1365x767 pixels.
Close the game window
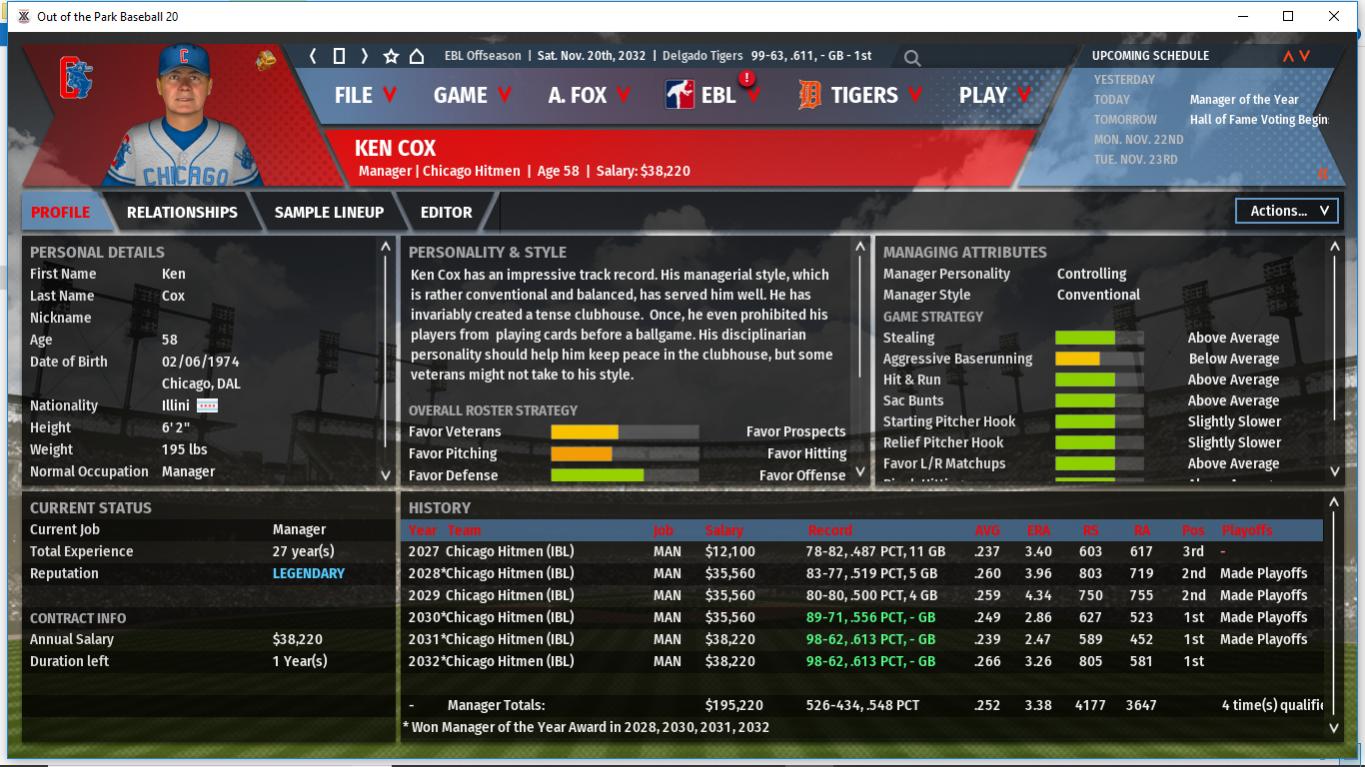[x=1333, y=16]
